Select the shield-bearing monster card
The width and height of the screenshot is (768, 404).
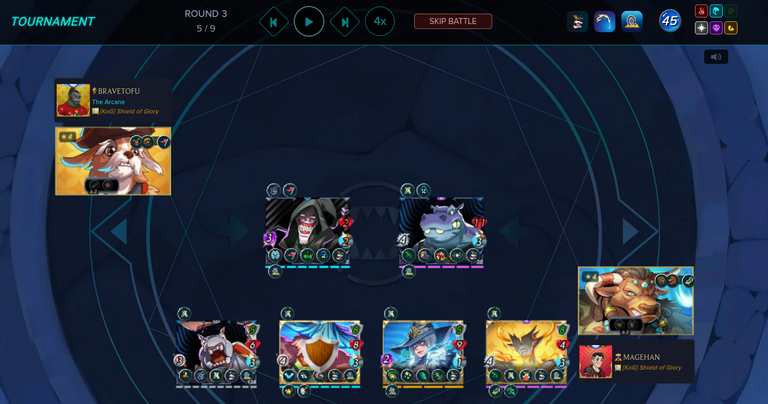tap(319, 352)
